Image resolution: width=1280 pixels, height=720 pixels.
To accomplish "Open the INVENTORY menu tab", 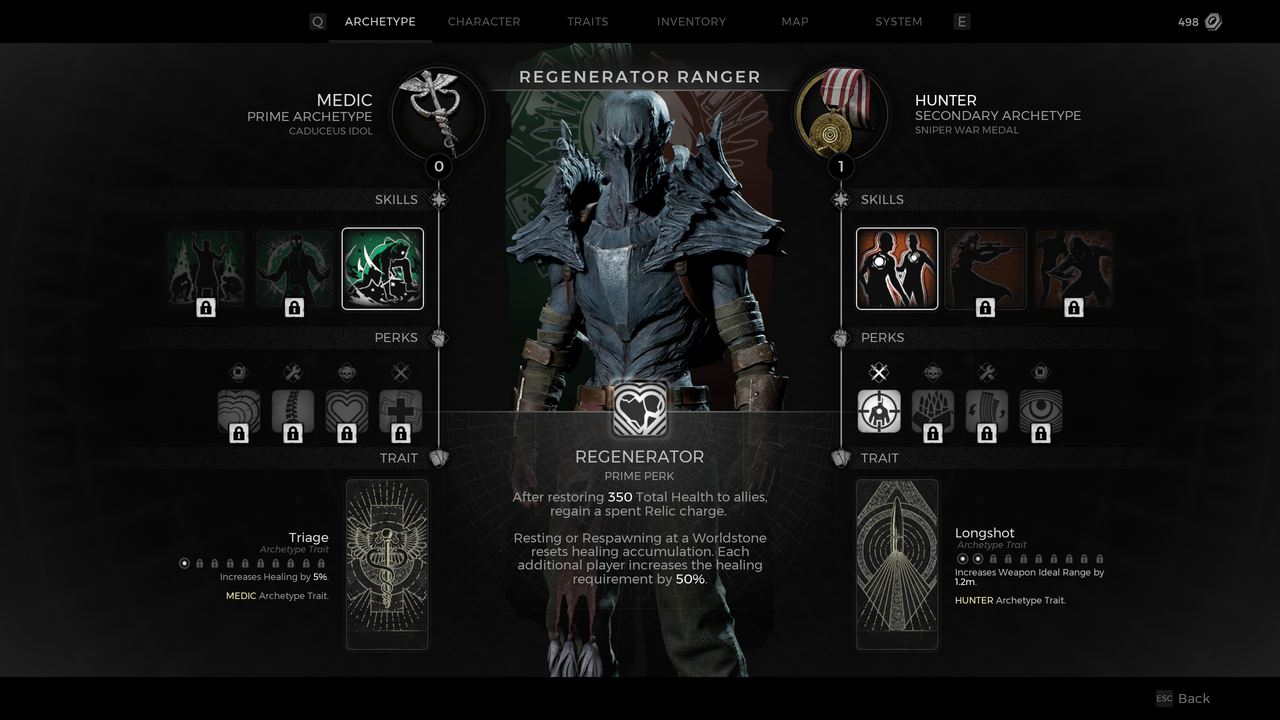I will point(691,21).
